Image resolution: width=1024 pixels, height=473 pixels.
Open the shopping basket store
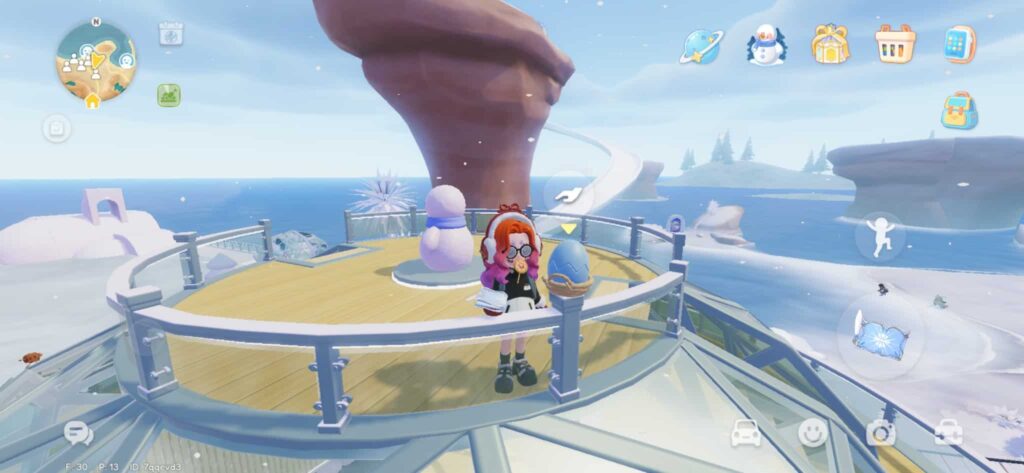[895, 44]
